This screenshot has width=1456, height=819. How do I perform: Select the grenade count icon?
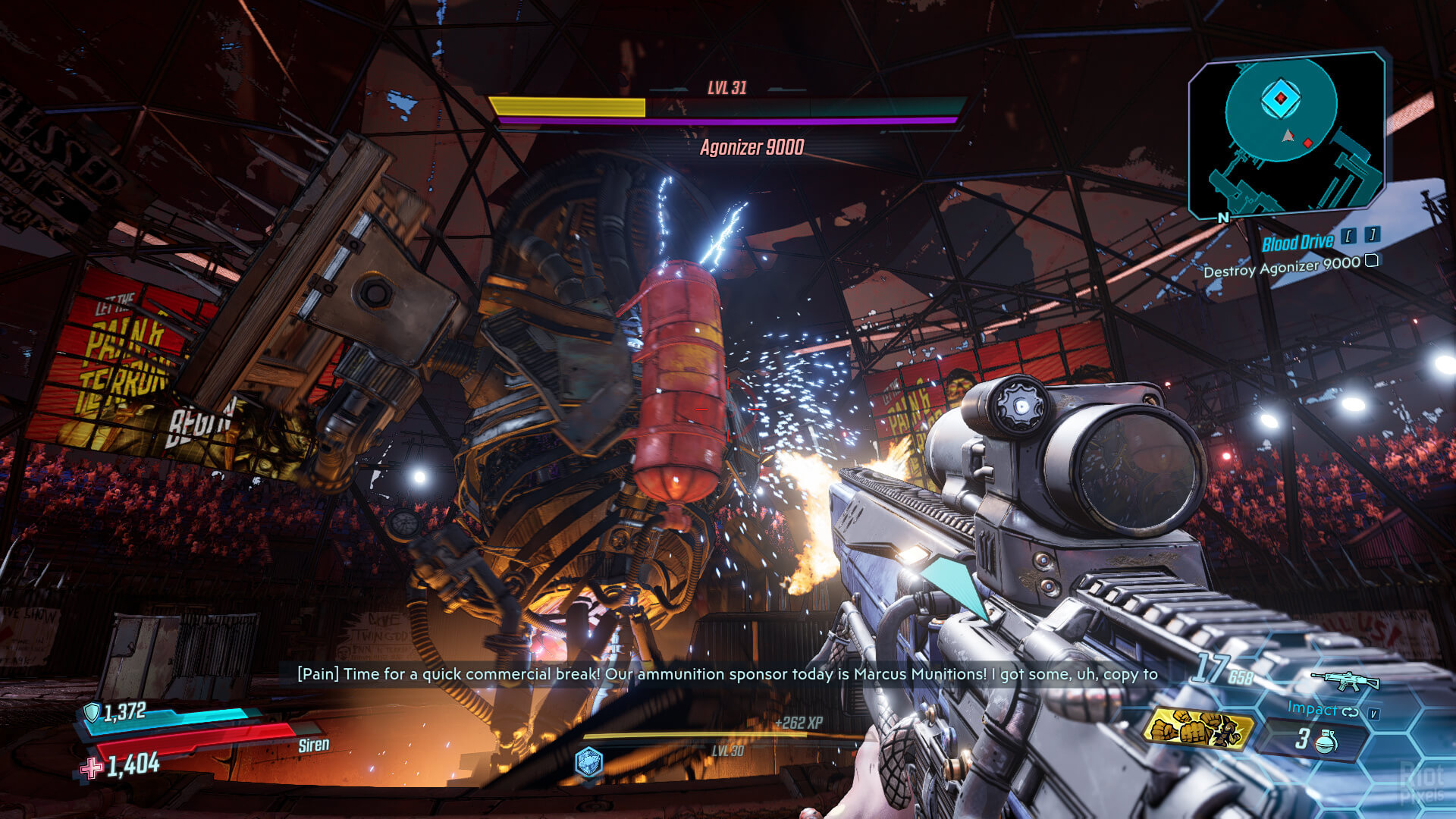tap(1325, 740)
